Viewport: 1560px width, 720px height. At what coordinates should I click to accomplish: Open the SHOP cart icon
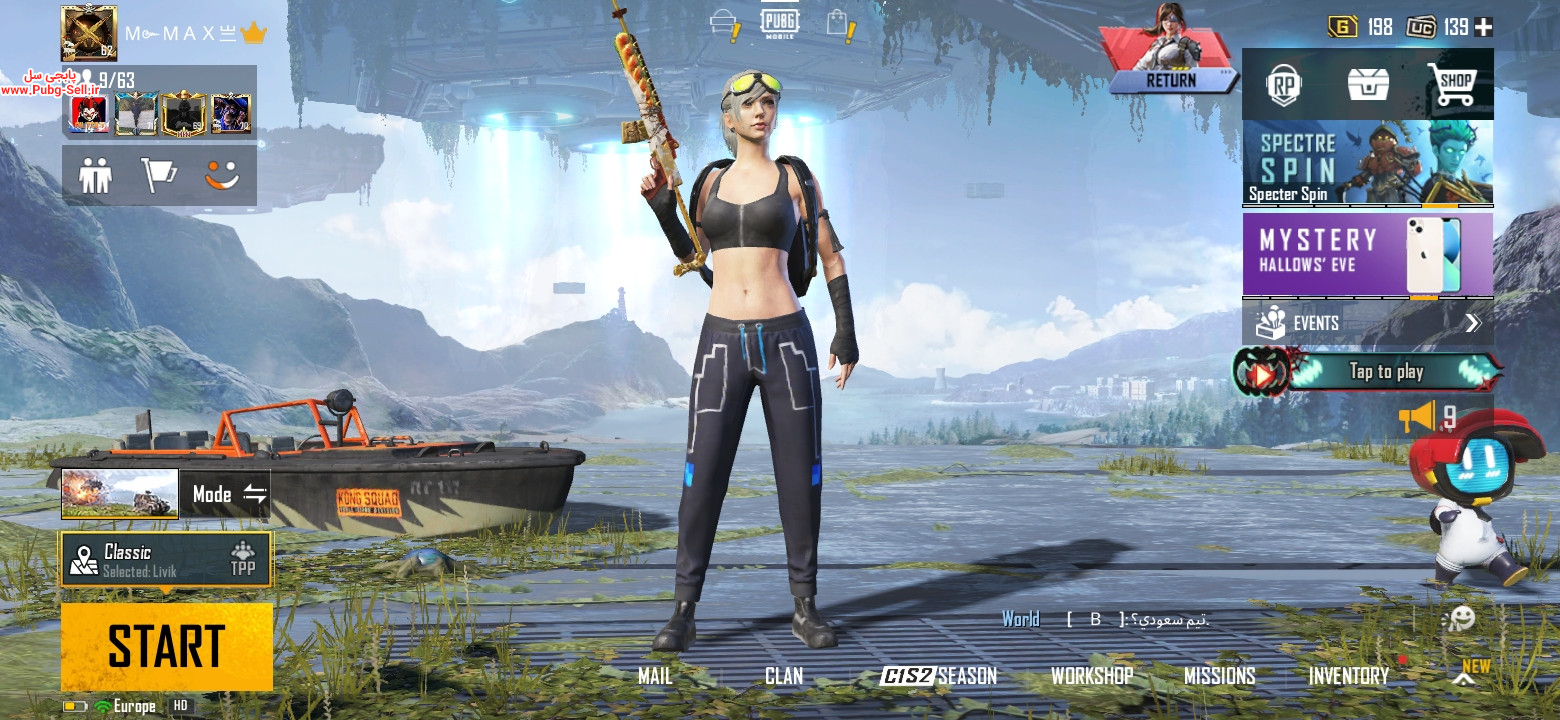tap(1452, 85)
